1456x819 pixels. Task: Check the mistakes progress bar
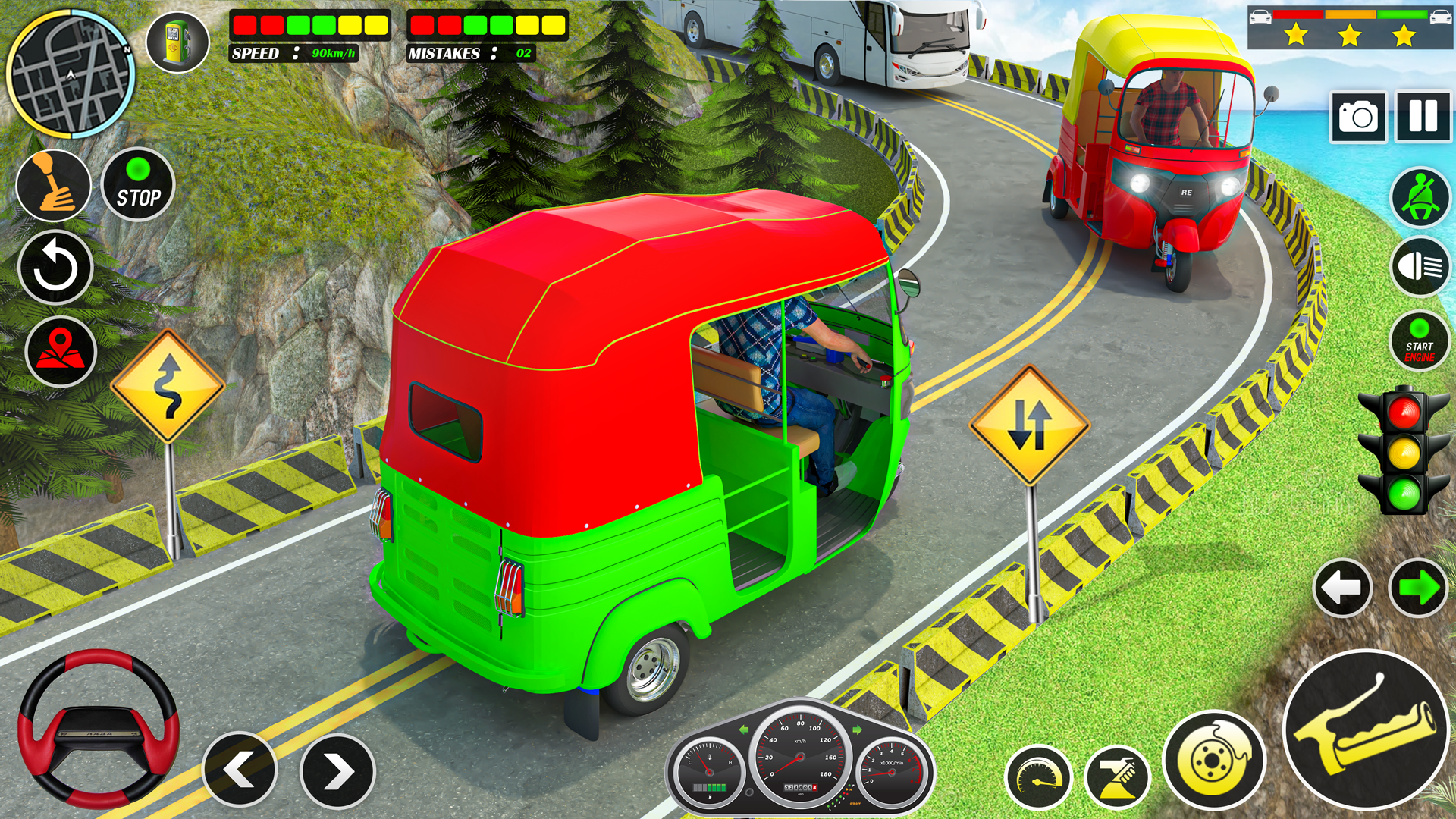pyautogui.click(x=485, y=25)
